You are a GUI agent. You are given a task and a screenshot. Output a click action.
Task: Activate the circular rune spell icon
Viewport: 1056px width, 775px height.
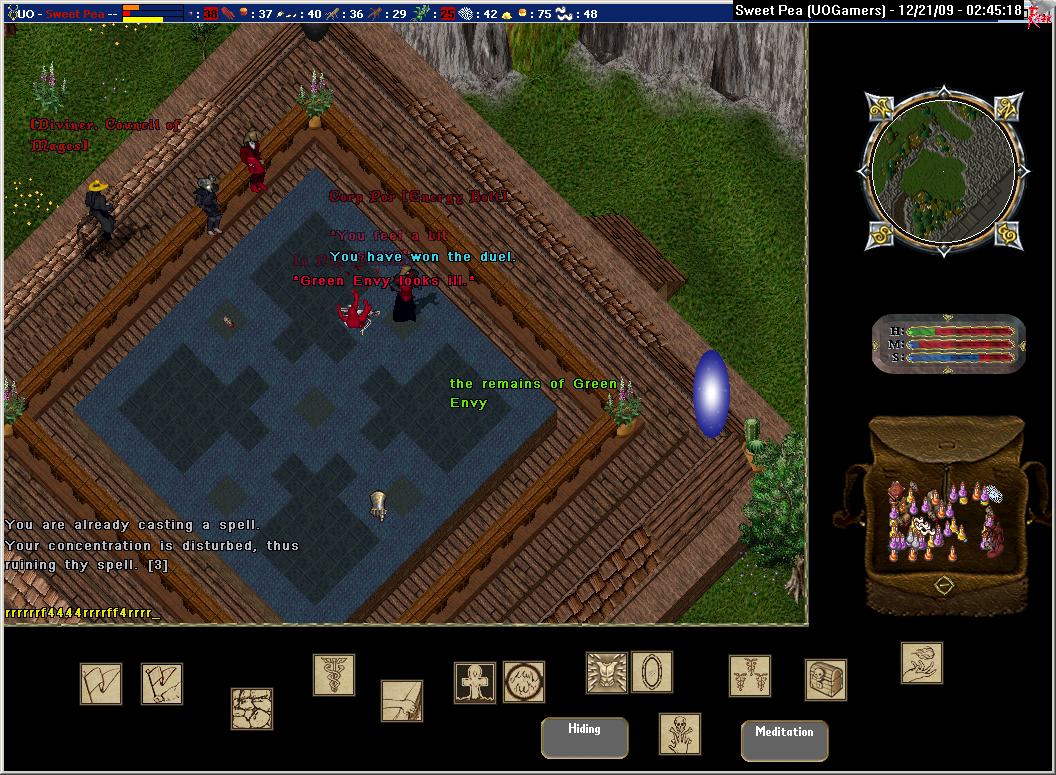tap(523, 681)
